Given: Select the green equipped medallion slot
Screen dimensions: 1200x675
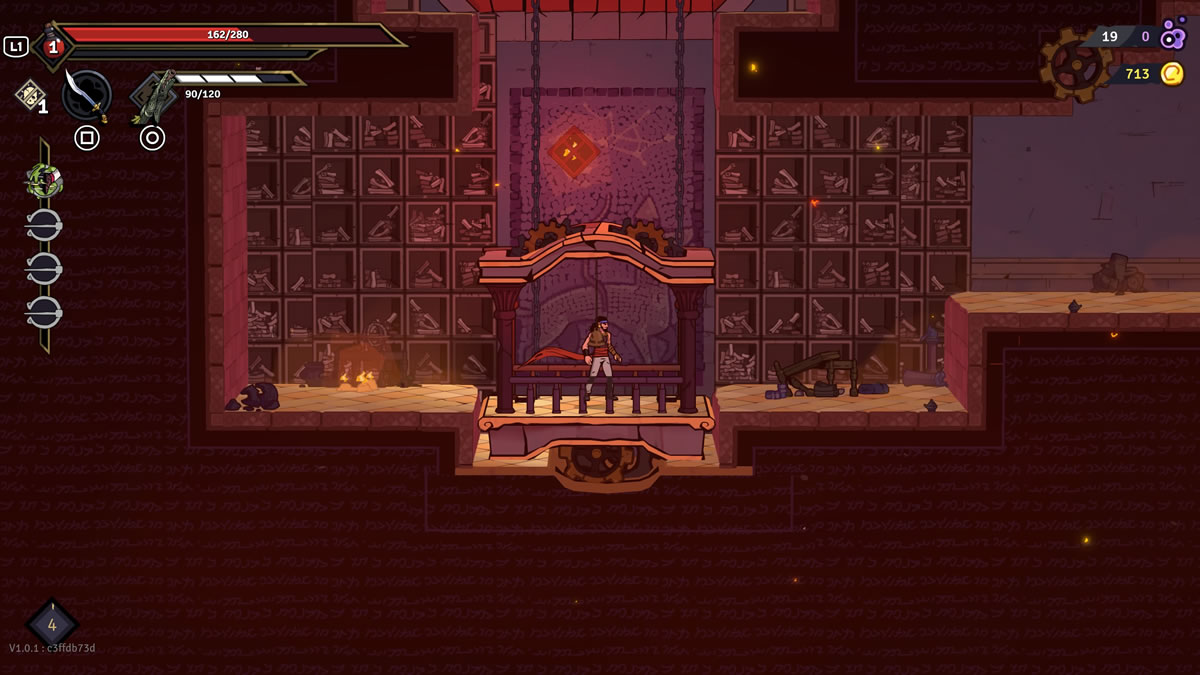Looking at the screenshot, I should (44, 181).
